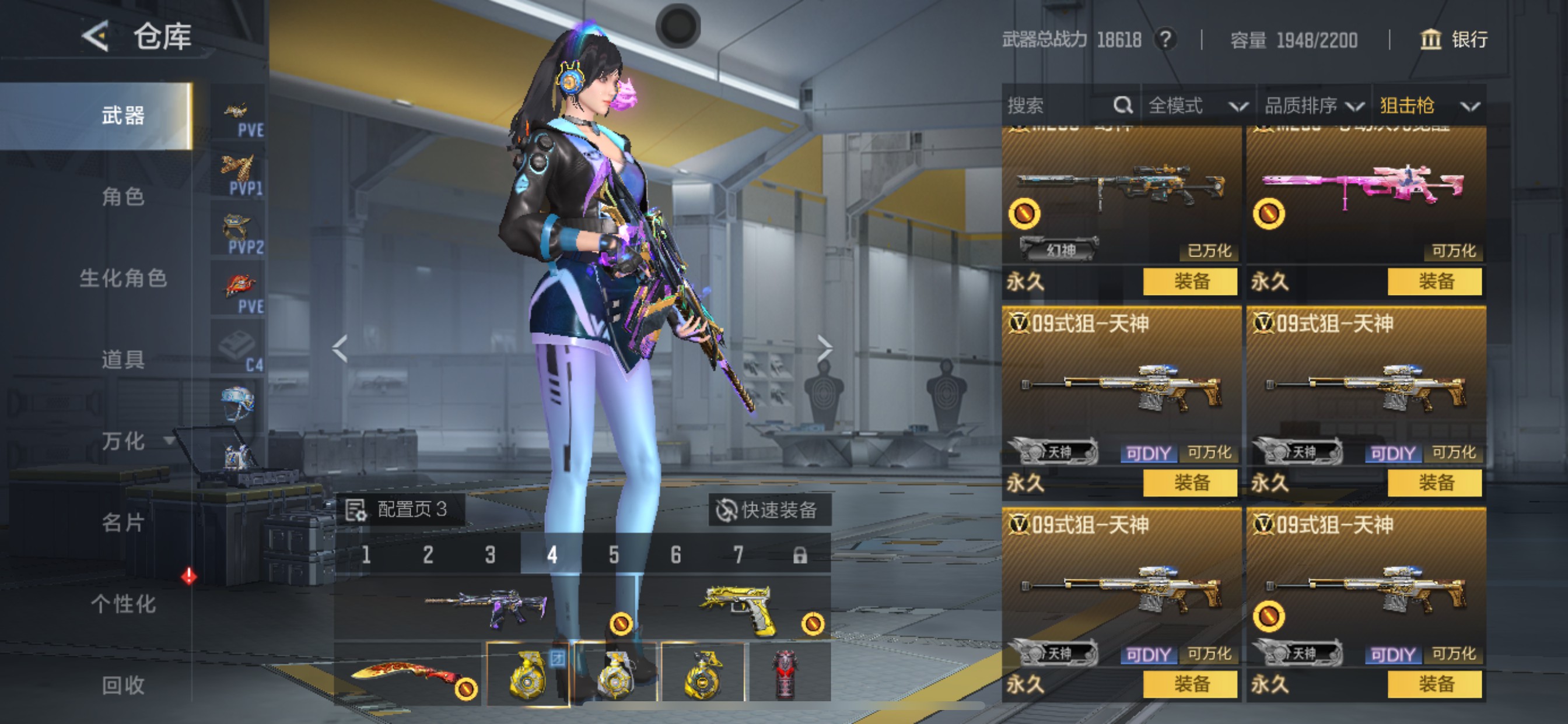The image size is (1568, 724).
Task: Go back from the 仓库 screen
Action: coord(96,37)
